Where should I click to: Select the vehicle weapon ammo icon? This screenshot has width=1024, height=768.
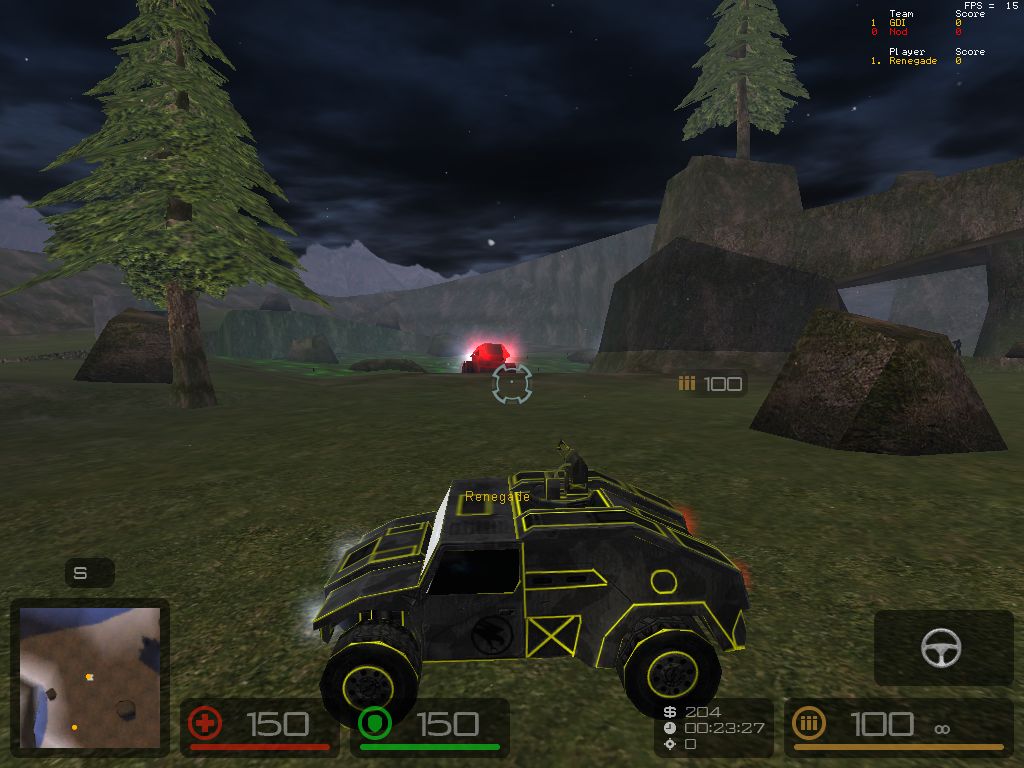coord(810,723)
